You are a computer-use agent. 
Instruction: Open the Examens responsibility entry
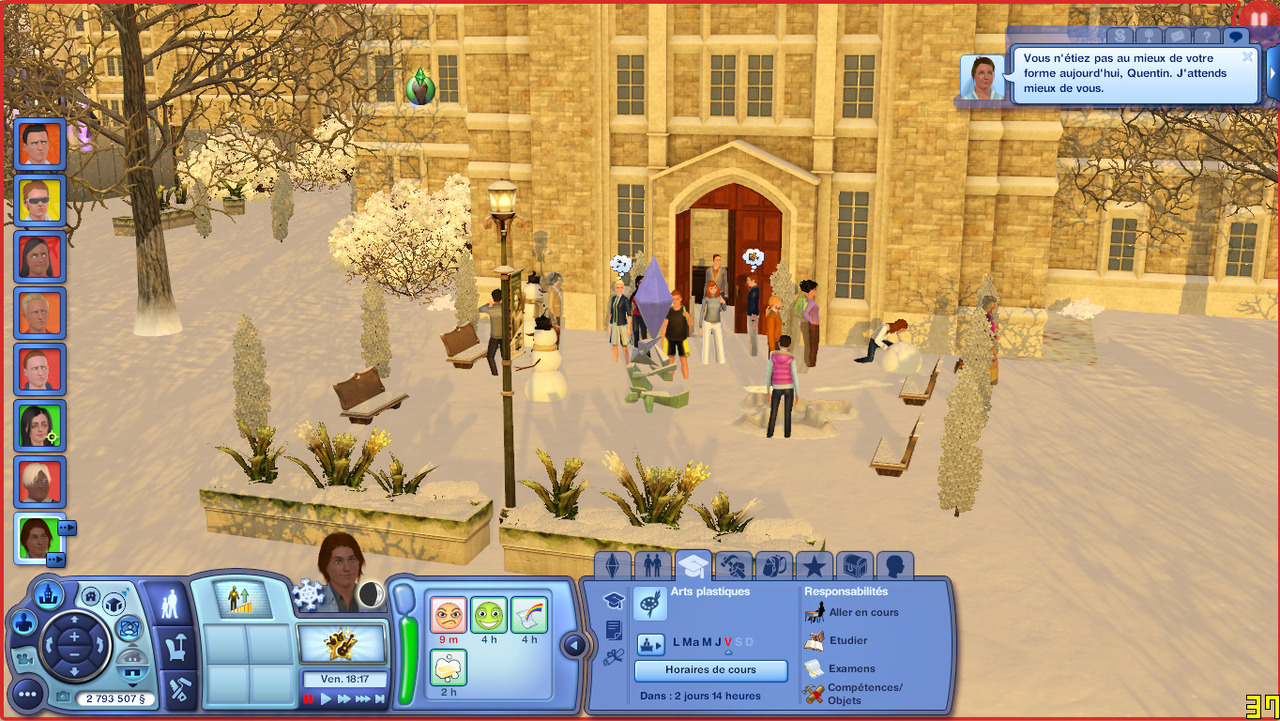coord(851,668)
